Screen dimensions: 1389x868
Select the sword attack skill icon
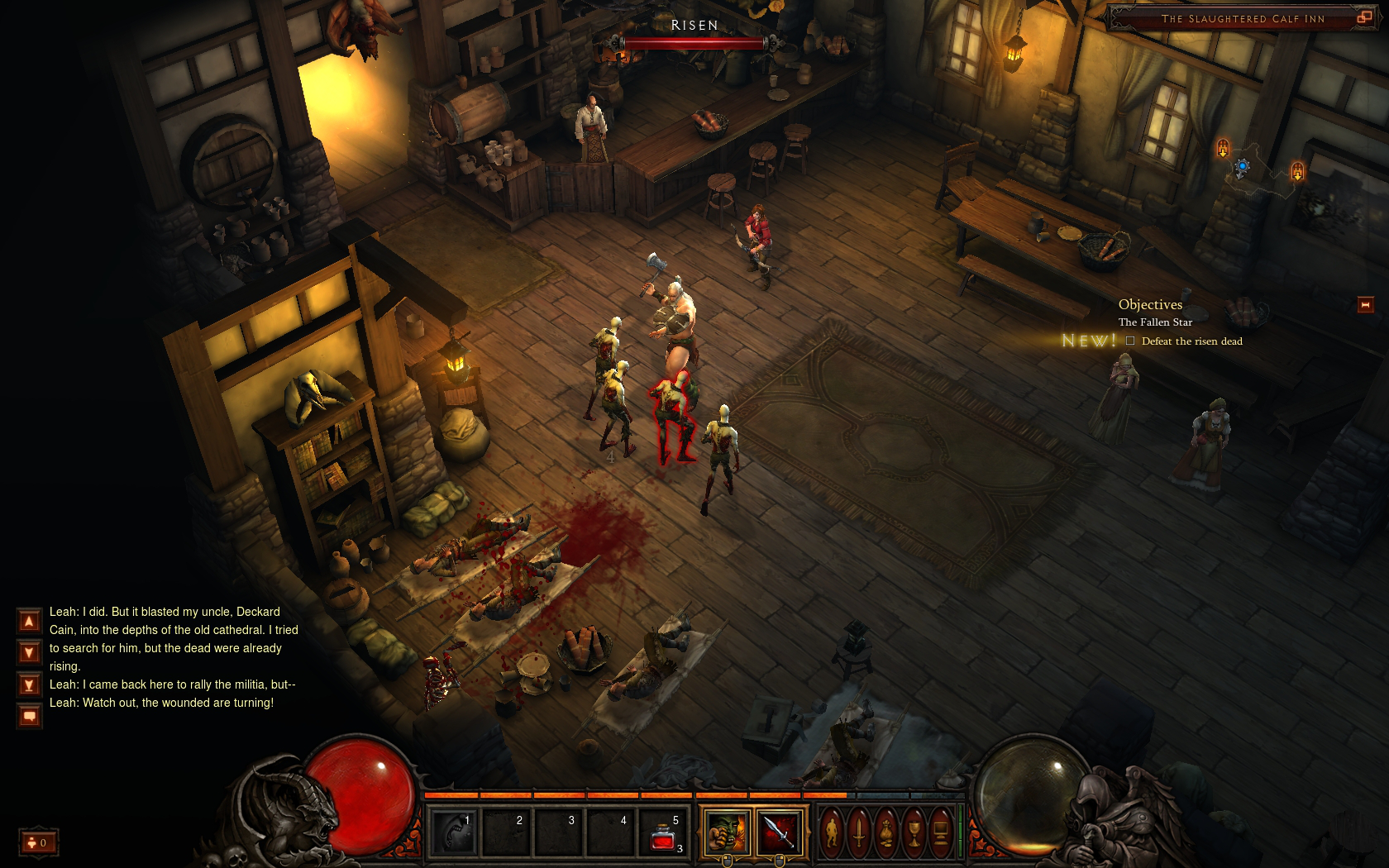[x=779, y=832]
